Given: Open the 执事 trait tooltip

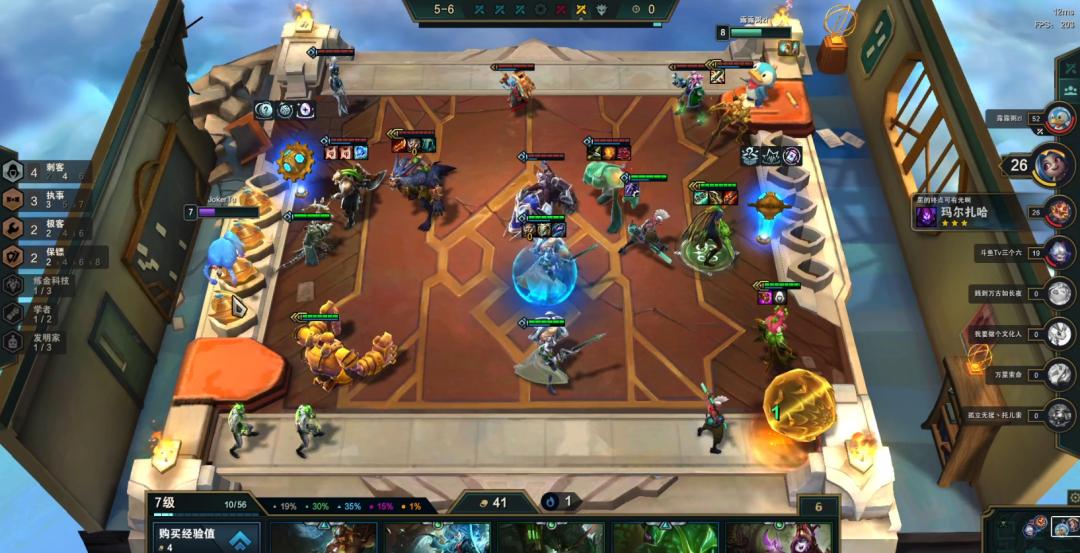Looking at the screenshot, I should (40, 199).
